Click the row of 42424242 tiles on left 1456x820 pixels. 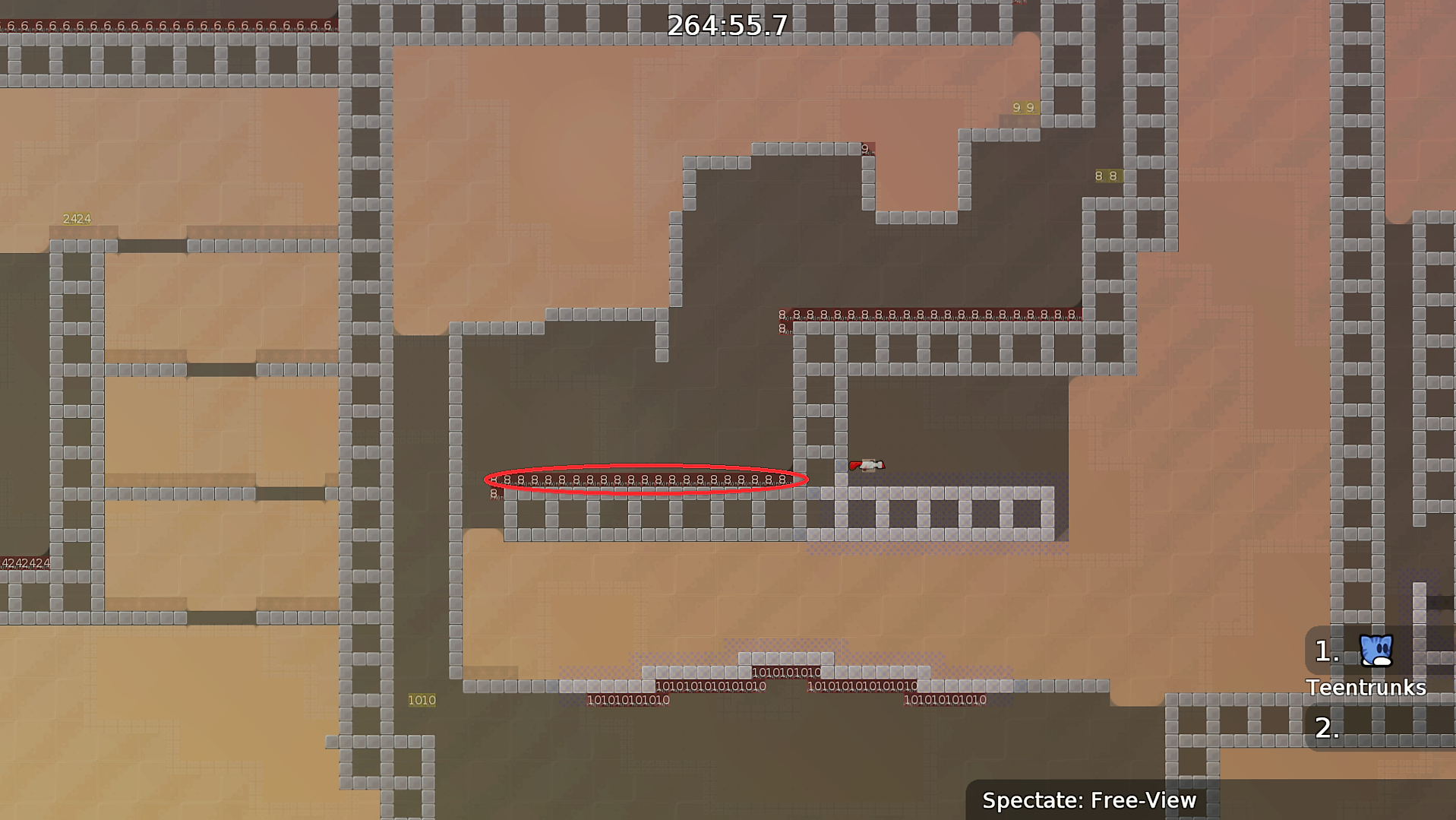pos(25,563)
